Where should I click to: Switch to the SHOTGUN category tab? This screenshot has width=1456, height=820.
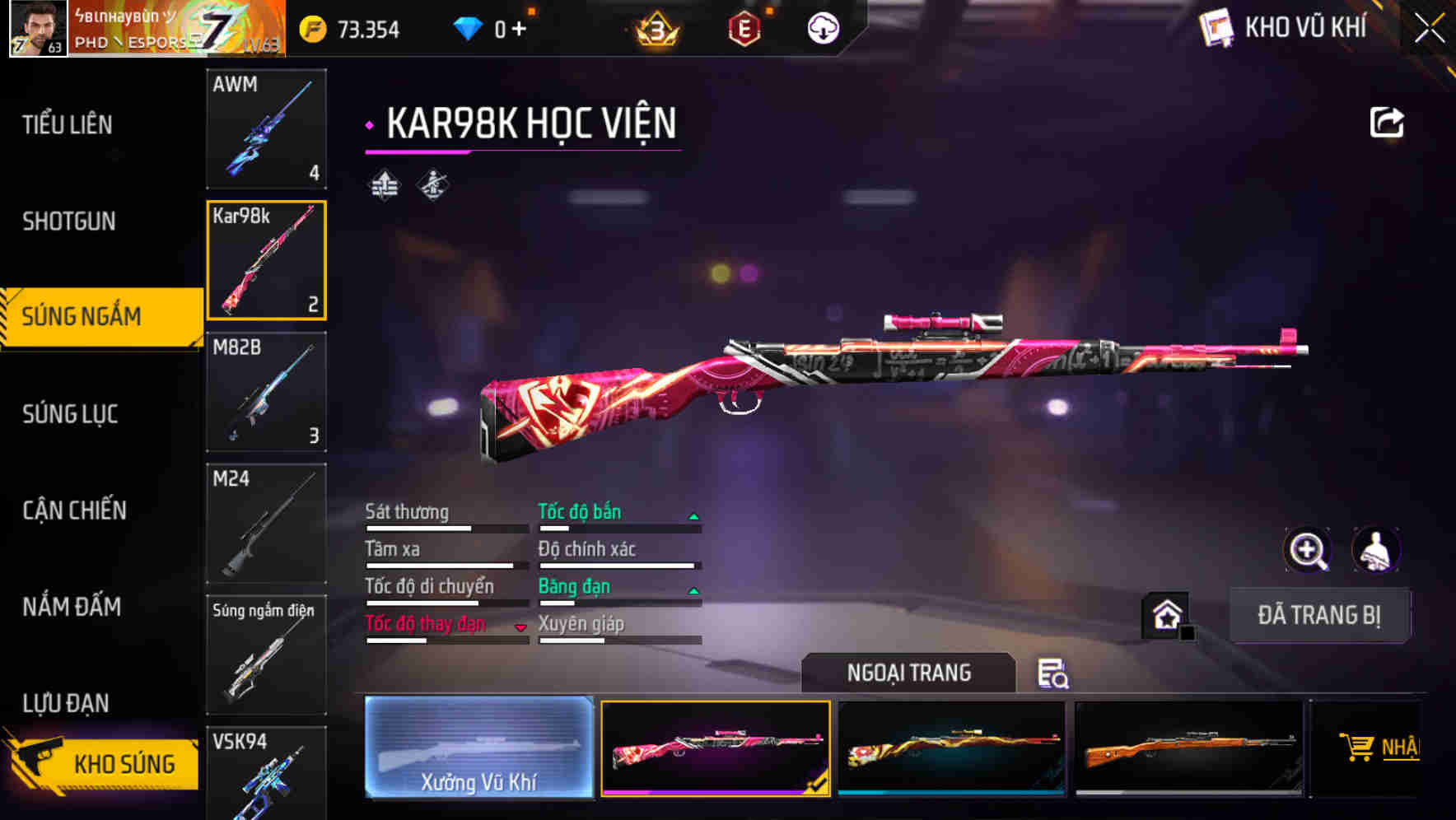coord(70,221)
